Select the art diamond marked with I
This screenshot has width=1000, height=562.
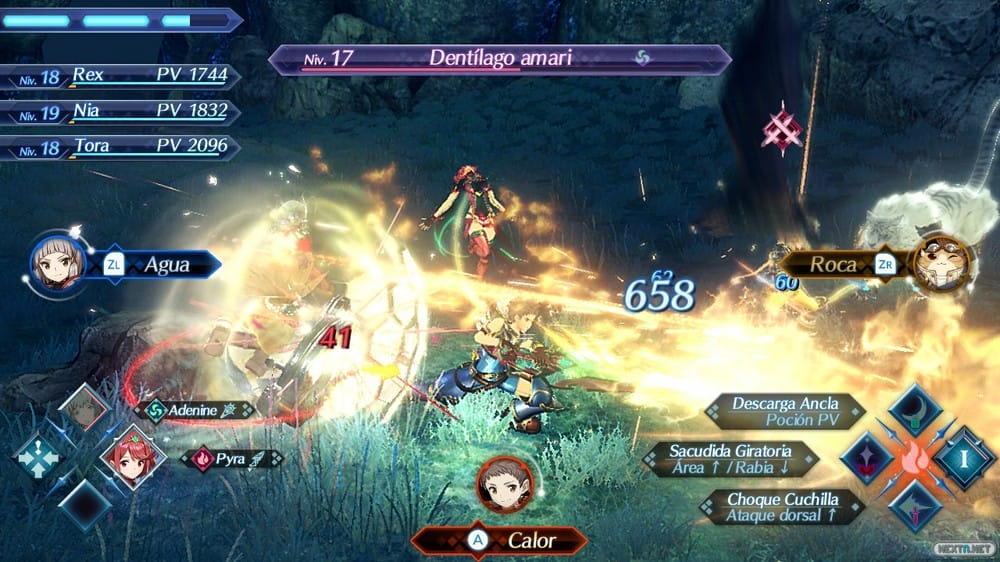964,458
